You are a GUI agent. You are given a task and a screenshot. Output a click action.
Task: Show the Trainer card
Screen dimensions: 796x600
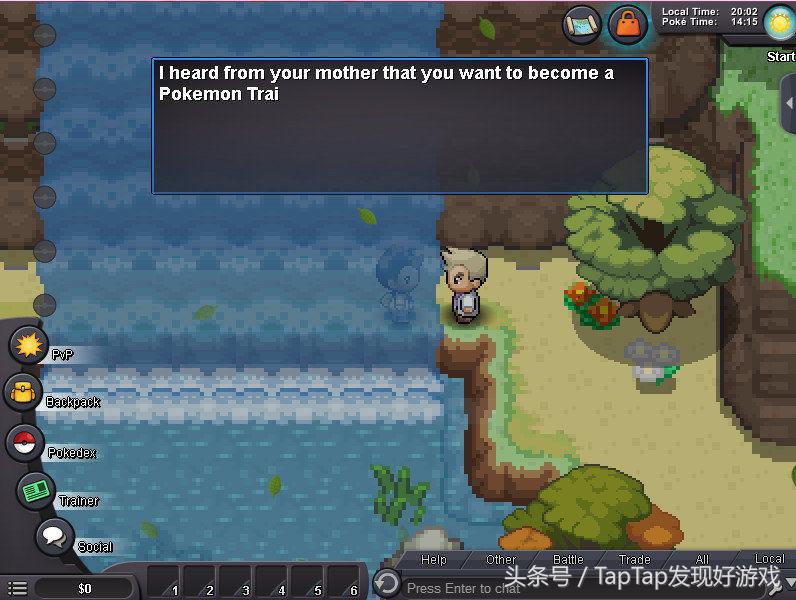[36, 490]
